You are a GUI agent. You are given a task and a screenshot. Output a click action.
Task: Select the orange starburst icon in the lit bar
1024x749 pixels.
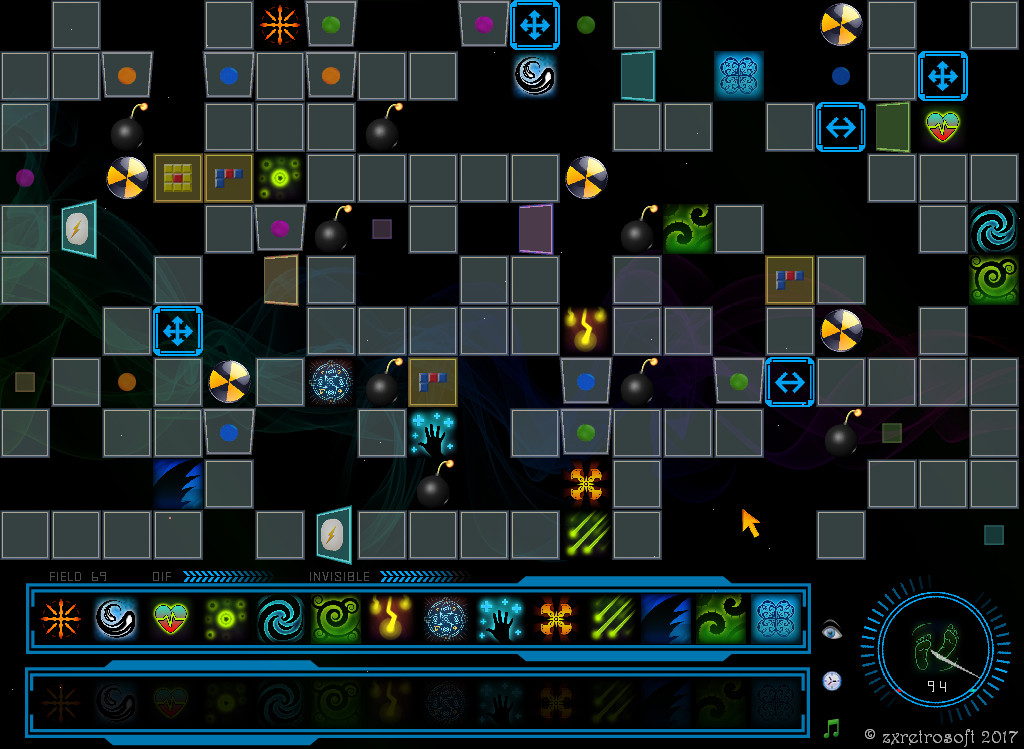61,619
